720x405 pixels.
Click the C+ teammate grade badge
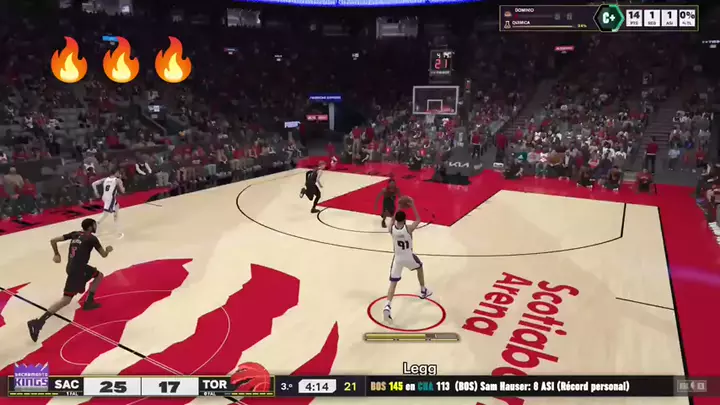(607, 18)
